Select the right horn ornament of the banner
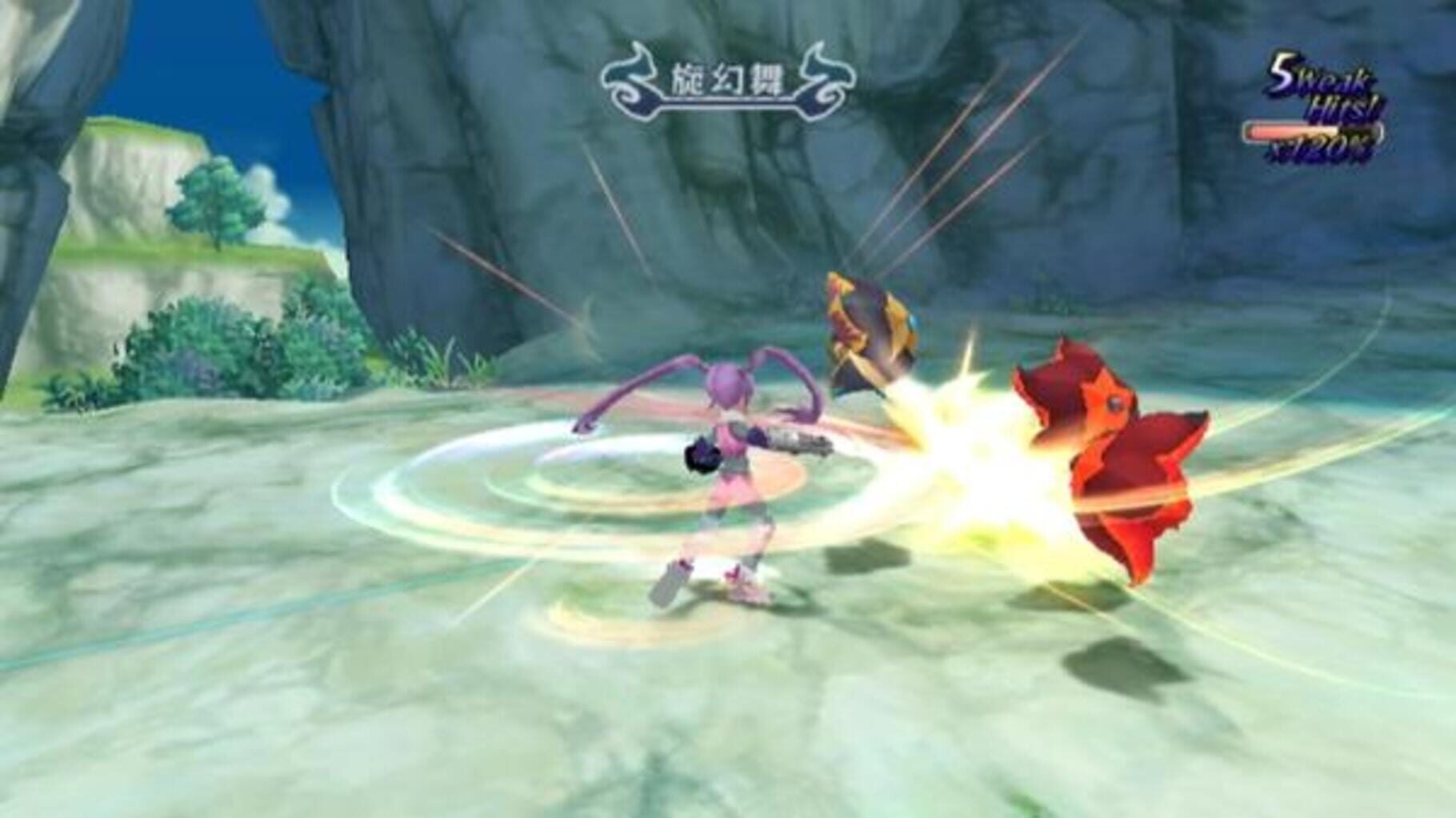The height and width of the screenshot is (818, 1456). [828, 76]
